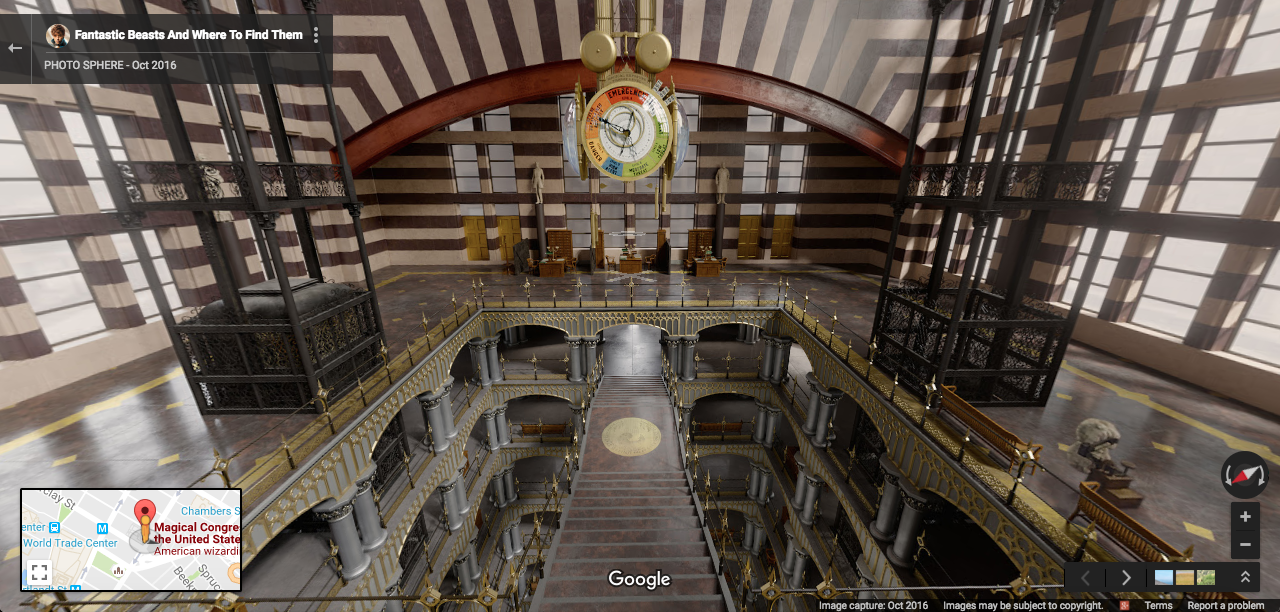Click the Google logo at the bottom
This screenshot has height=612, width=1280.
click(639, 579)
